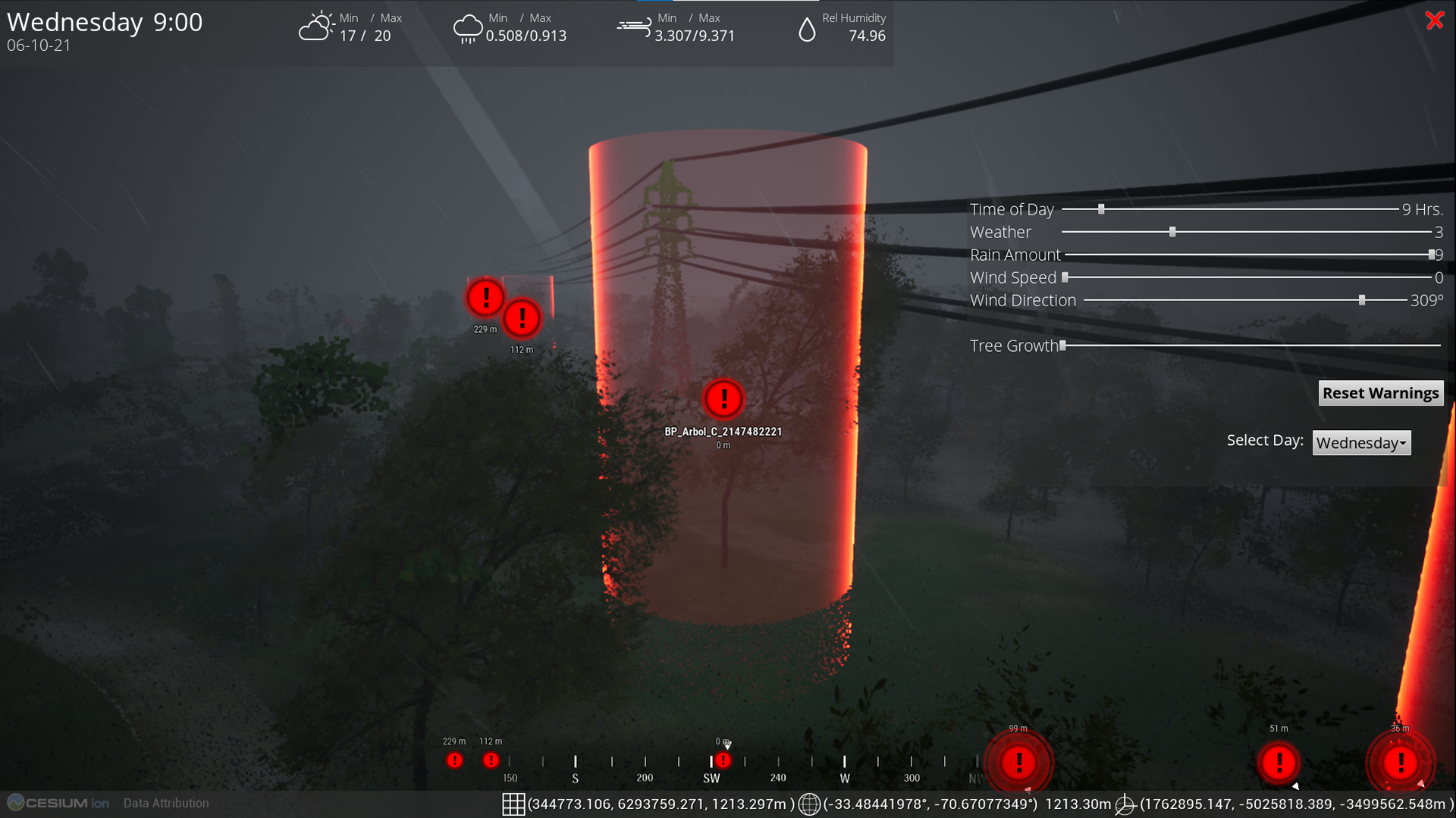
Task: Click the 99 m warning icon
Action: tap(1018, 762)
